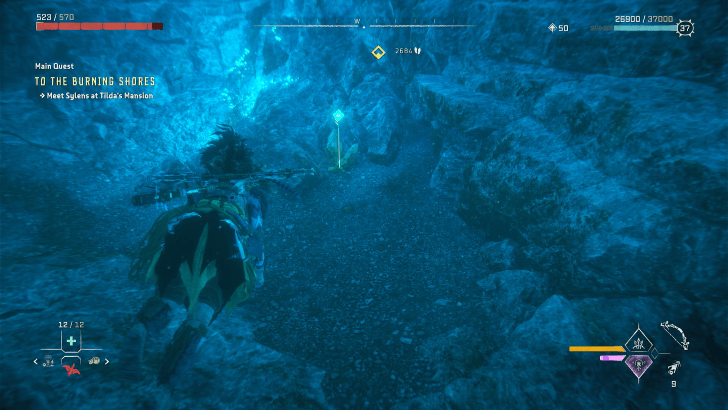Image resolution: width=728 pixels, height=410 pixels.
Task: Activate the purple valor surge diamond
Action: tap(637, 364)
